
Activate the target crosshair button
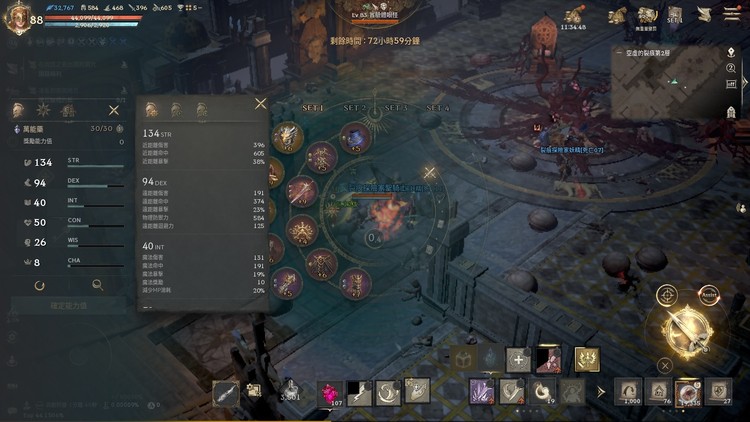pos(667,295)
